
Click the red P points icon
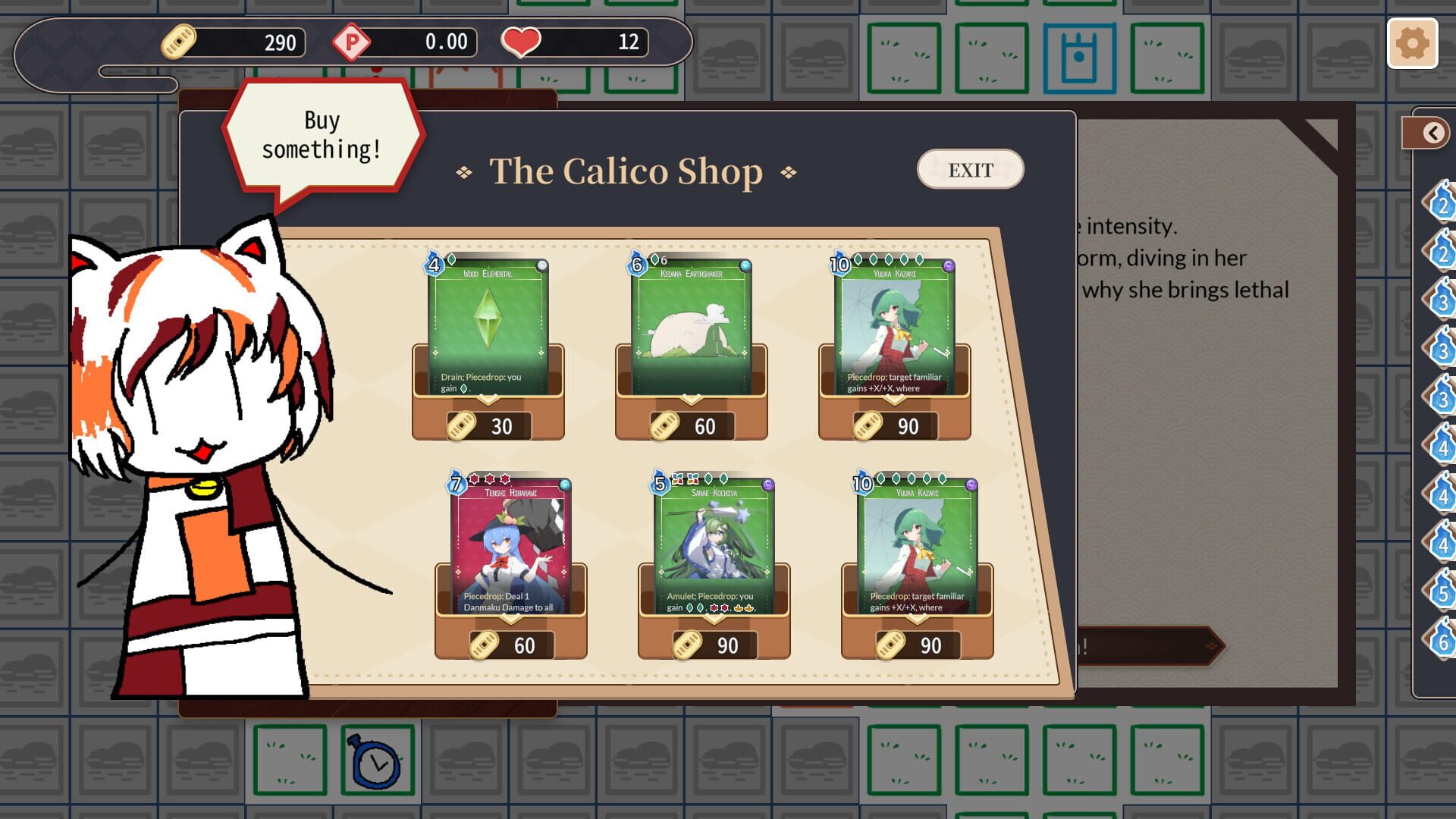tap(352, 42)
